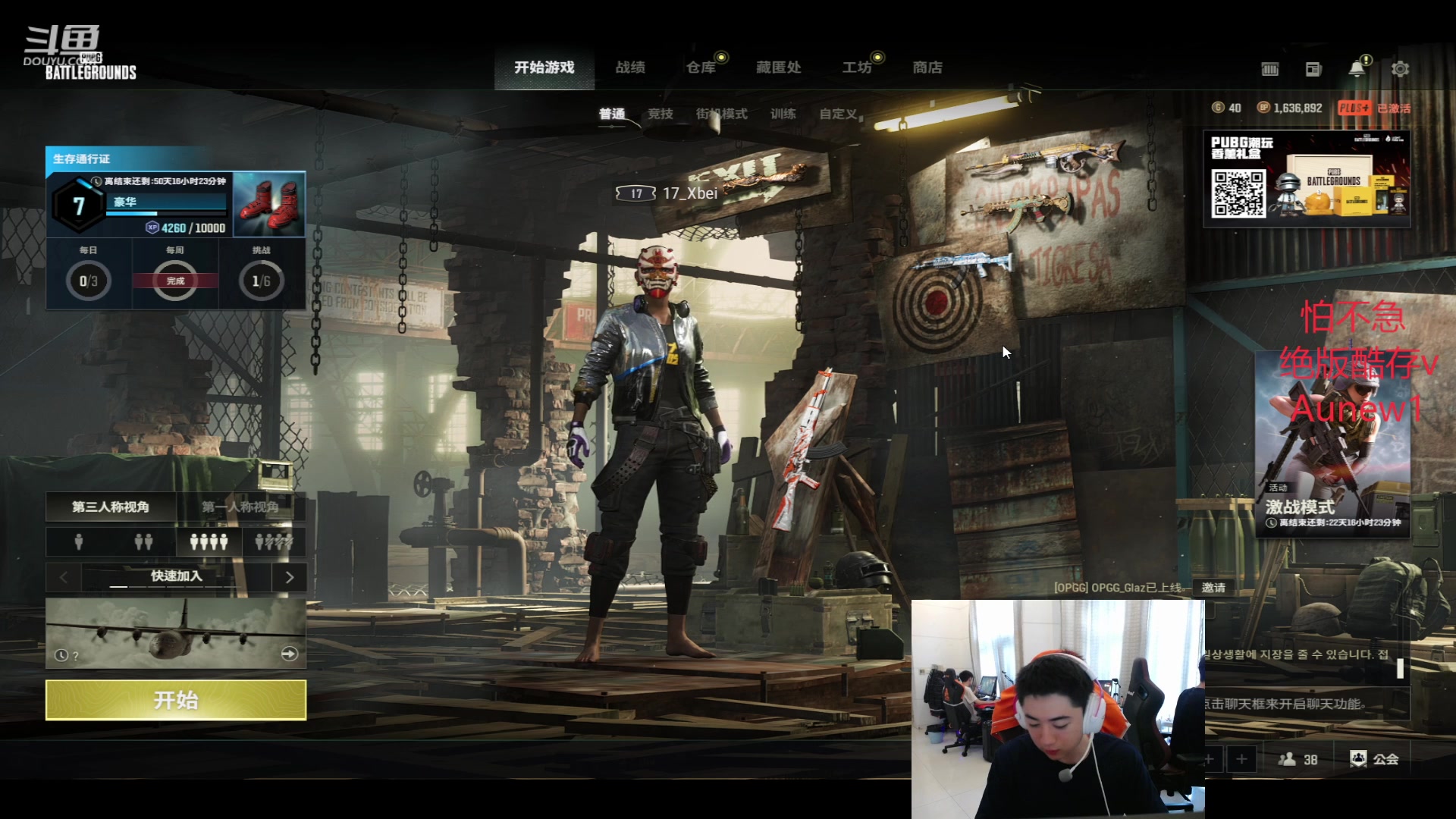Choose the 训练 training mode

coord(783,114)
